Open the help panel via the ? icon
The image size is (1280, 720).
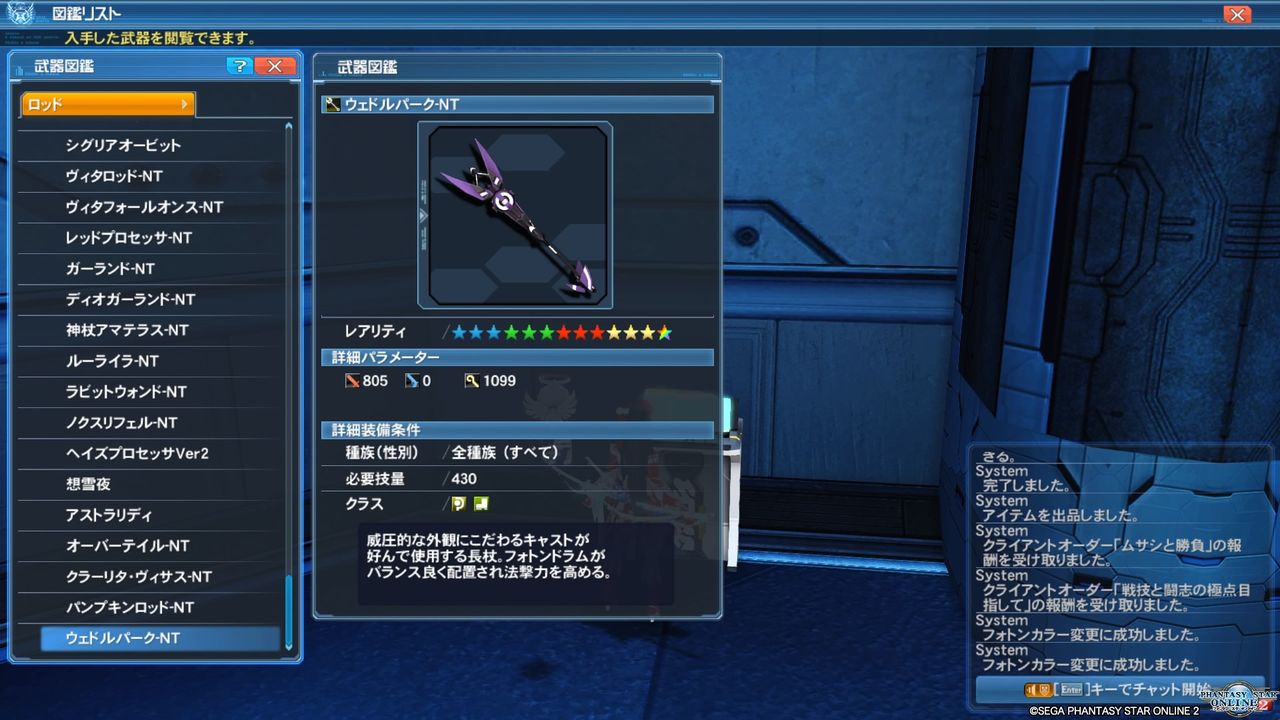pyautogui.click(x=239, y=66)
